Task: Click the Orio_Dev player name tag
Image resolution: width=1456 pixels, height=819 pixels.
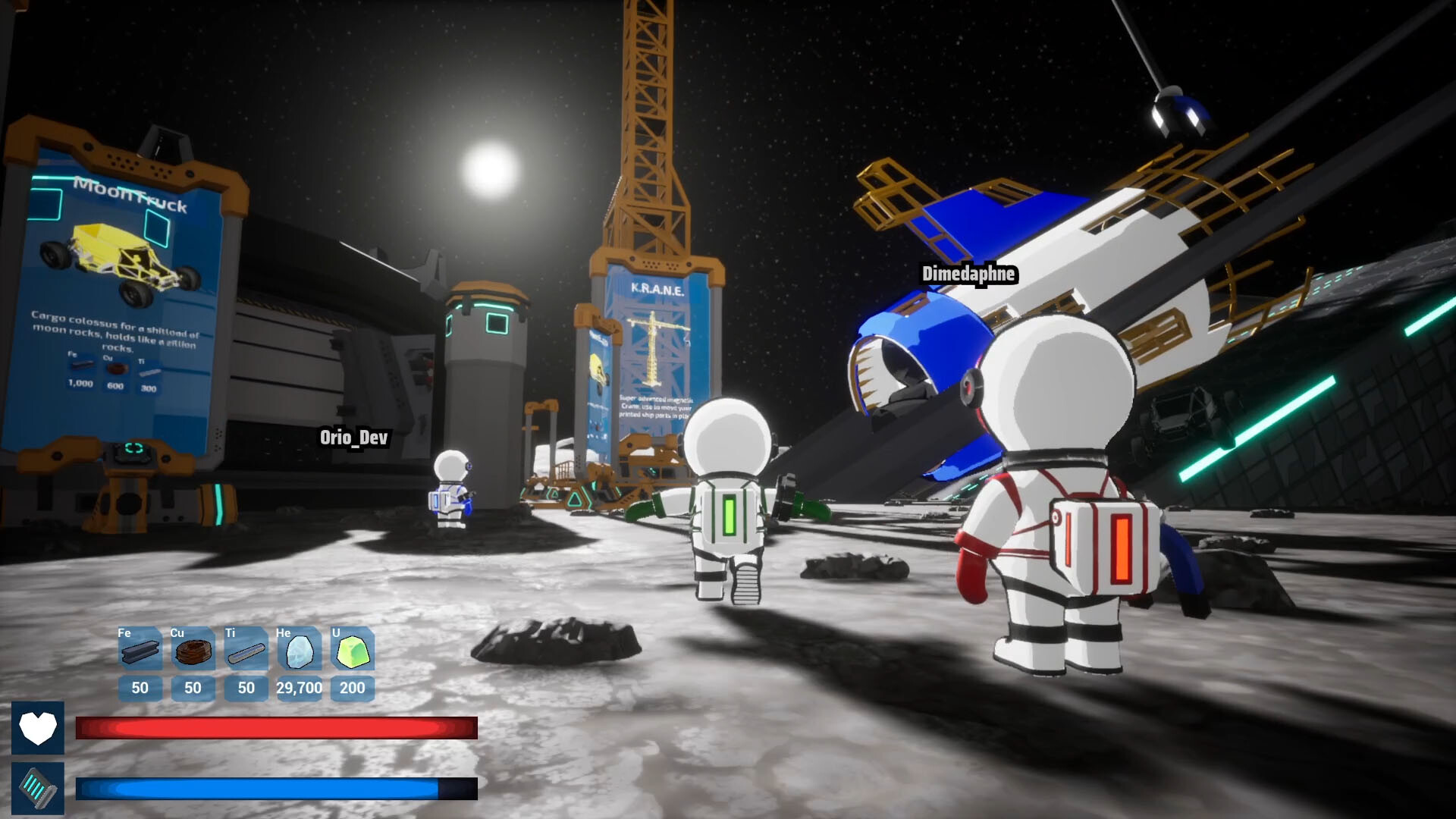Action: pos(353,438)
